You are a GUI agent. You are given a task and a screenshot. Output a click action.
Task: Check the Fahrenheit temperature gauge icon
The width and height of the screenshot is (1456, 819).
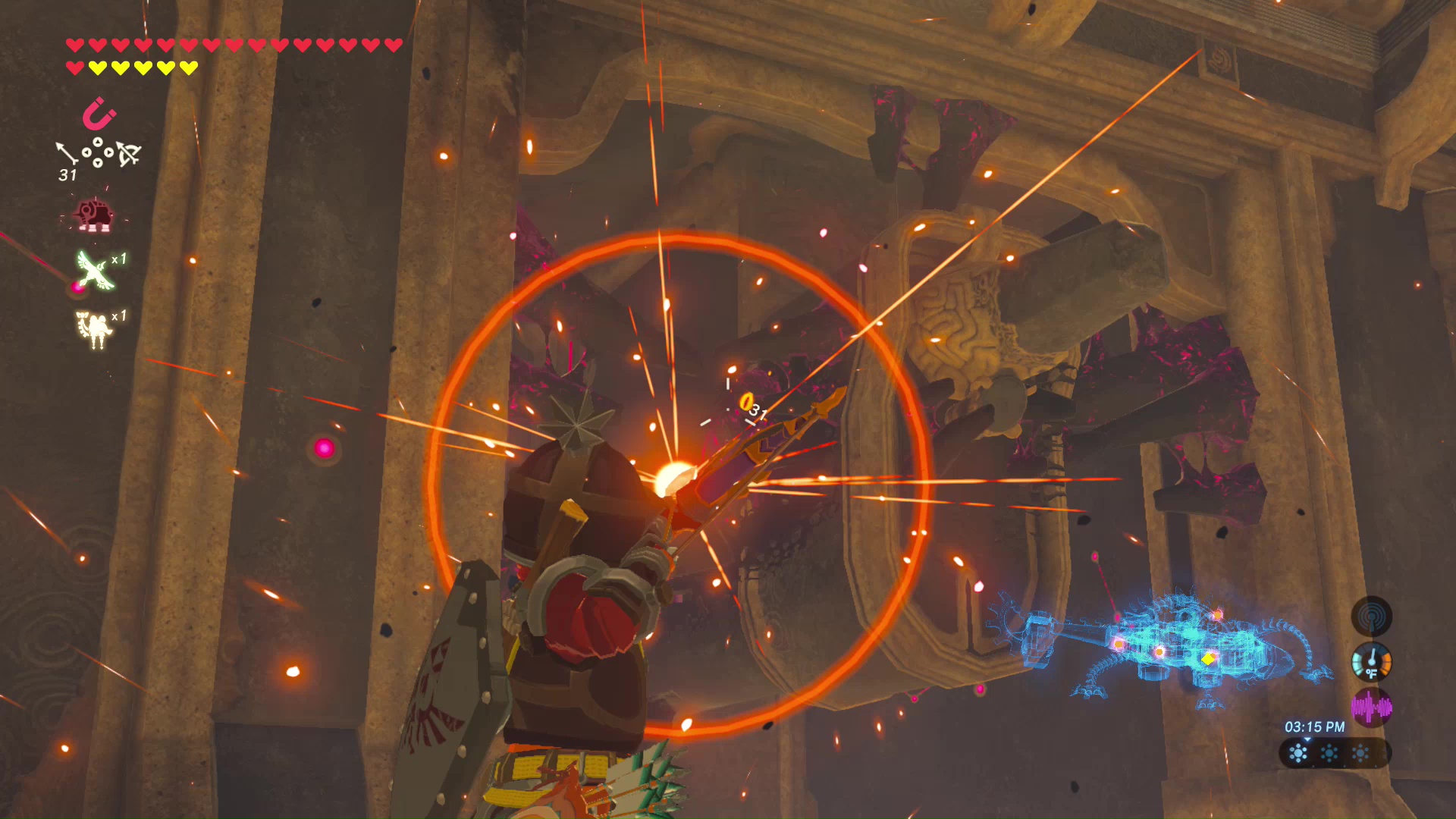(1371, 661)
